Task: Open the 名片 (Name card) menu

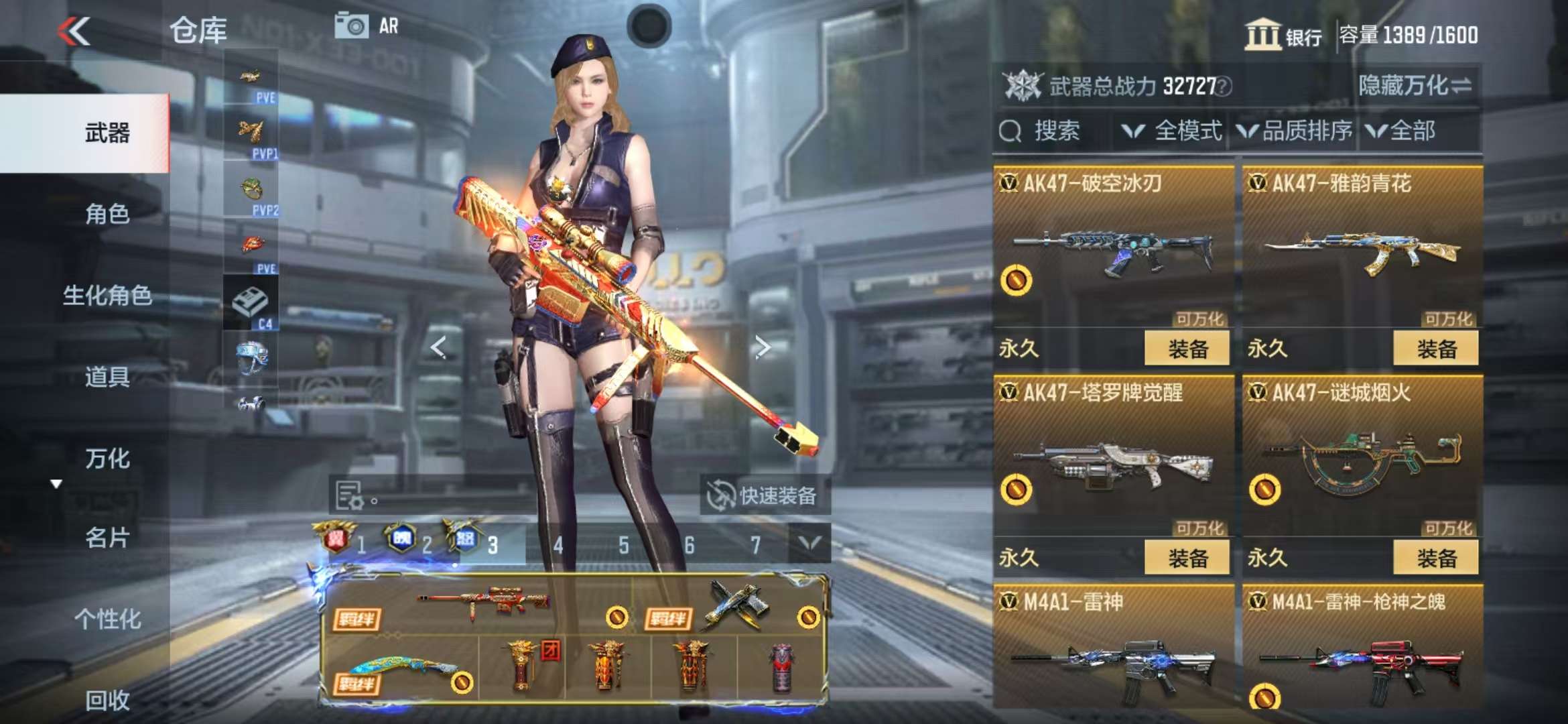Action: tap(107, 538)
